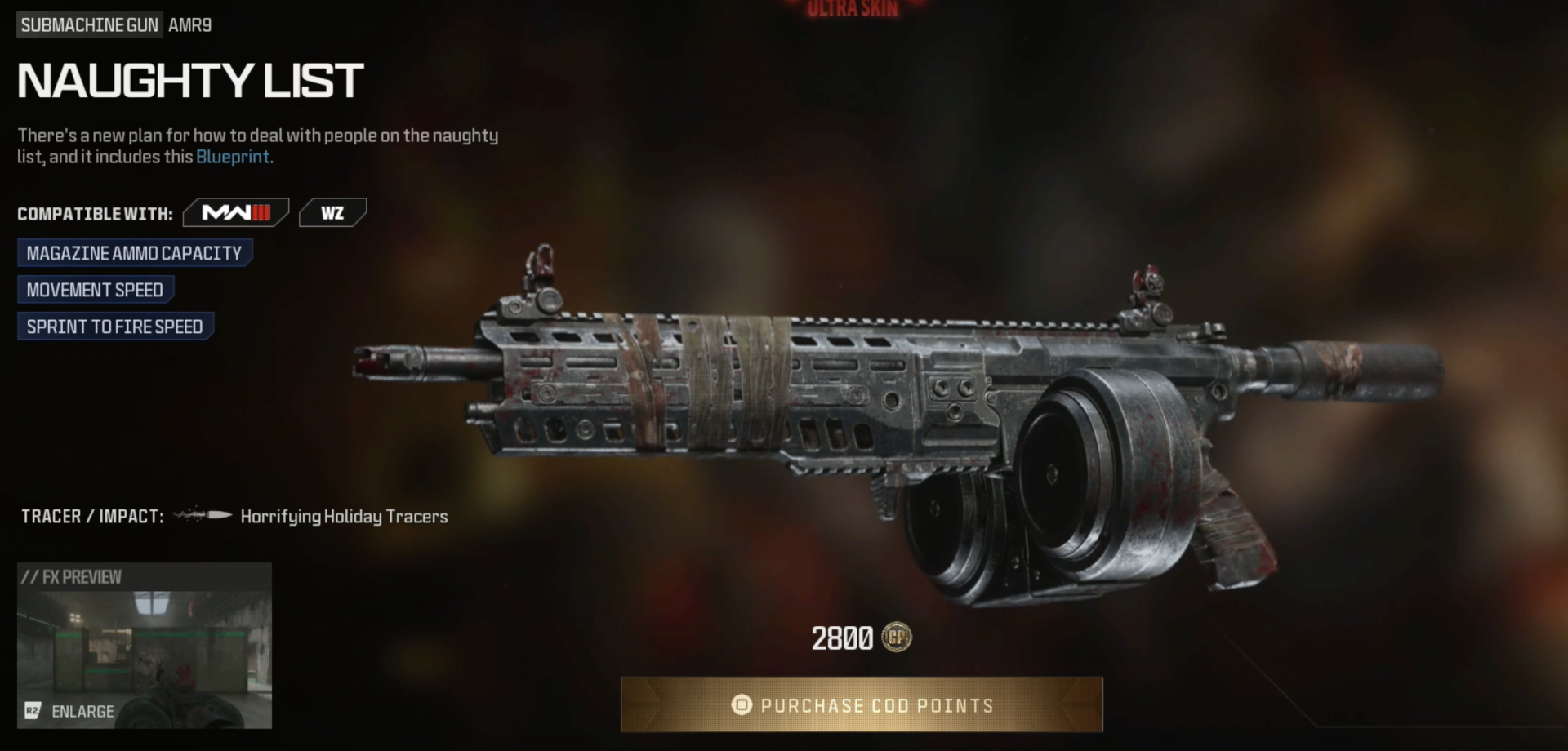Screen dimensions: 1568x751
Task: Expand the Compatible With section
Action: pyautogui.click(x=95, y=212)
